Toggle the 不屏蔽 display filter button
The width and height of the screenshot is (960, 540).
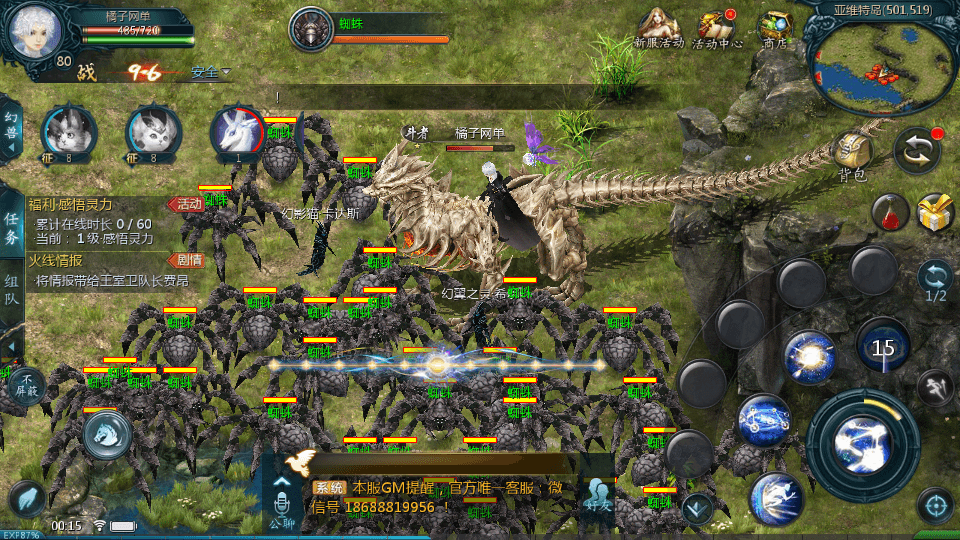point(26,385)
